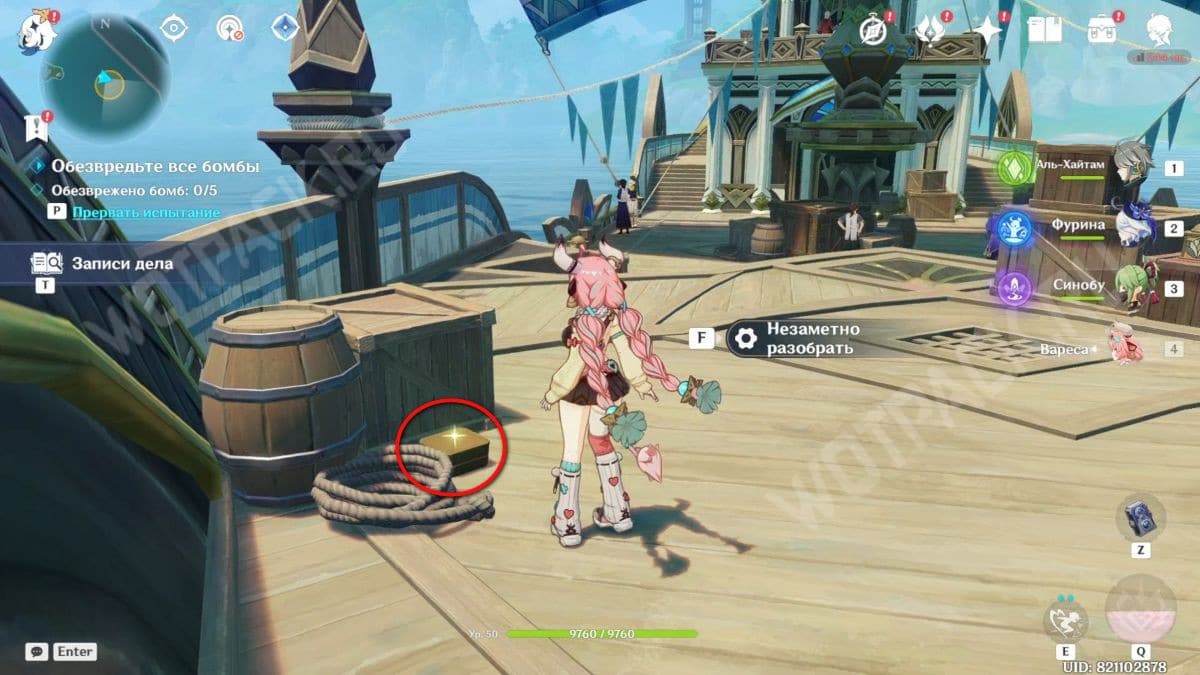Select active character Вареса in party list
Screen dimensions: 1200x675
[x=1125, y=347]
